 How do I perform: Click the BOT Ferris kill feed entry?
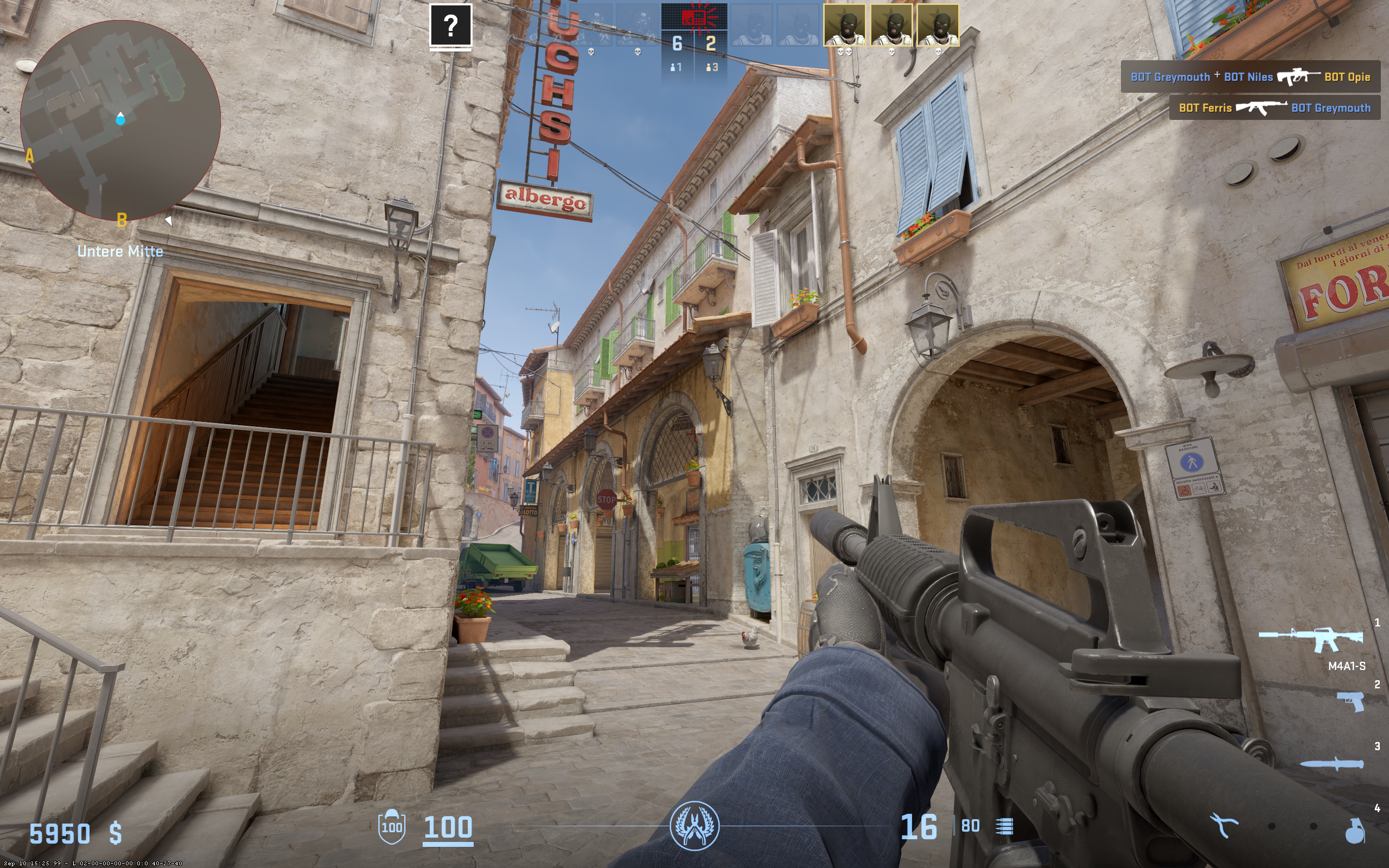[x=1274, y=108]
